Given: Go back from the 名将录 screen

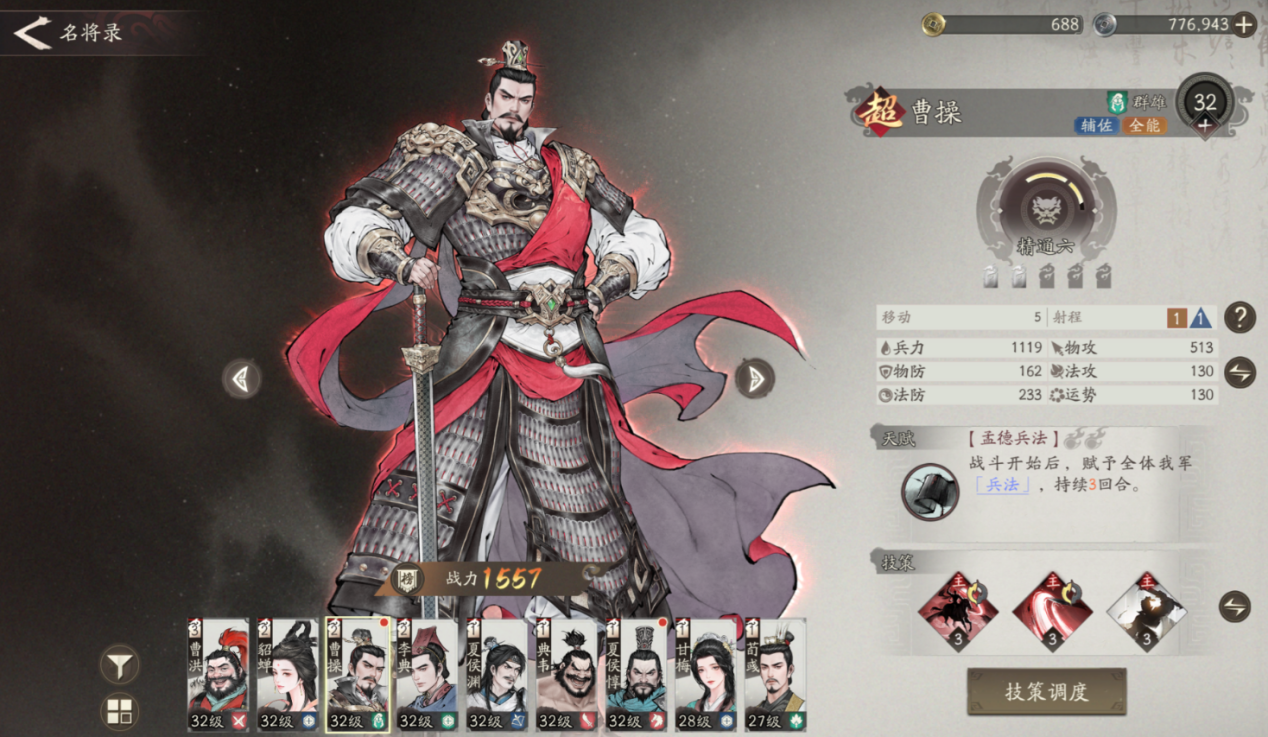Looking at the screenshot, I should click(32, 33).
